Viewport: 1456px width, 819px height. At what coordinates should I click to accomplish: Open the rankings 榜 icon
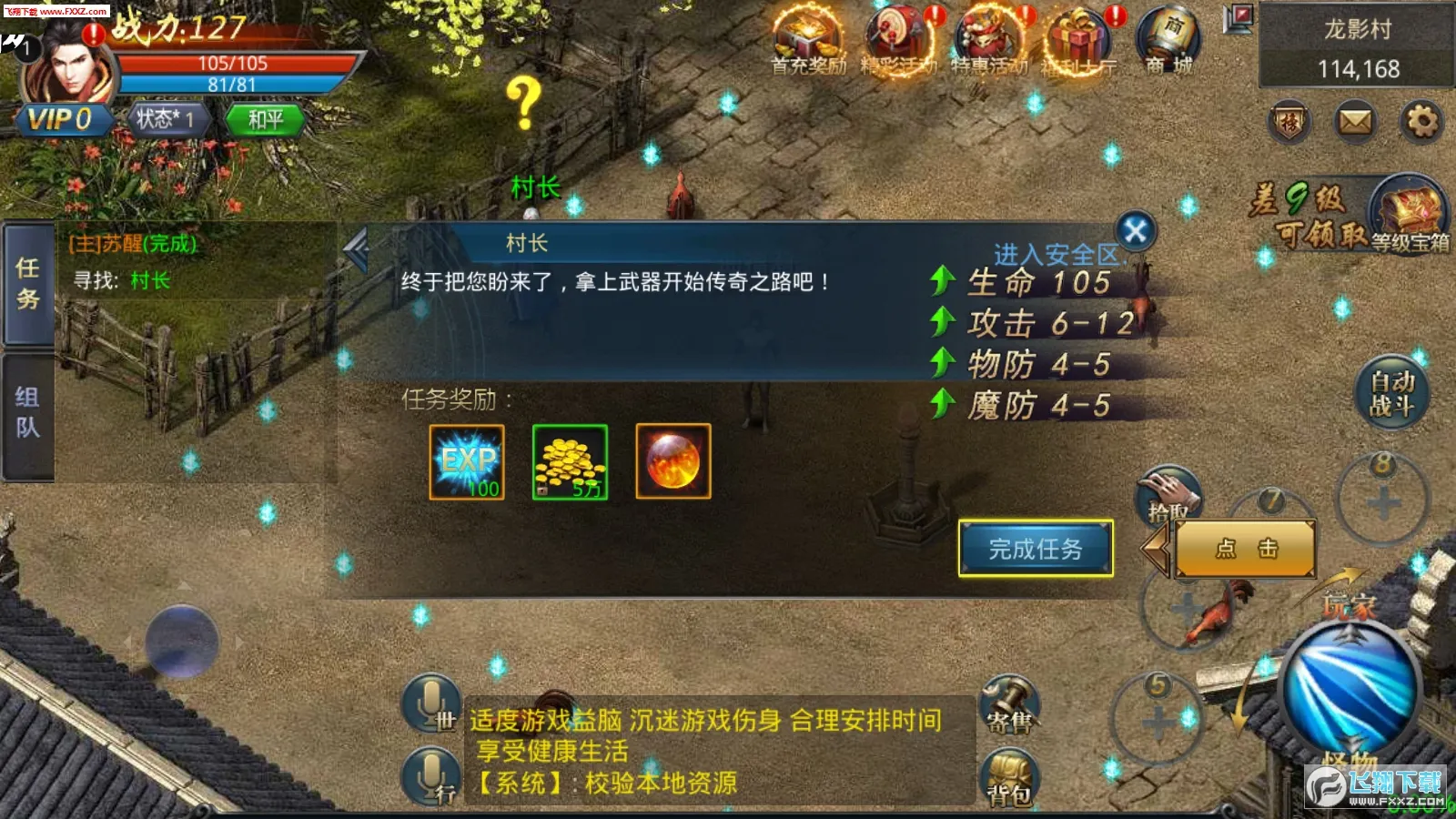tap(1290, 121)
